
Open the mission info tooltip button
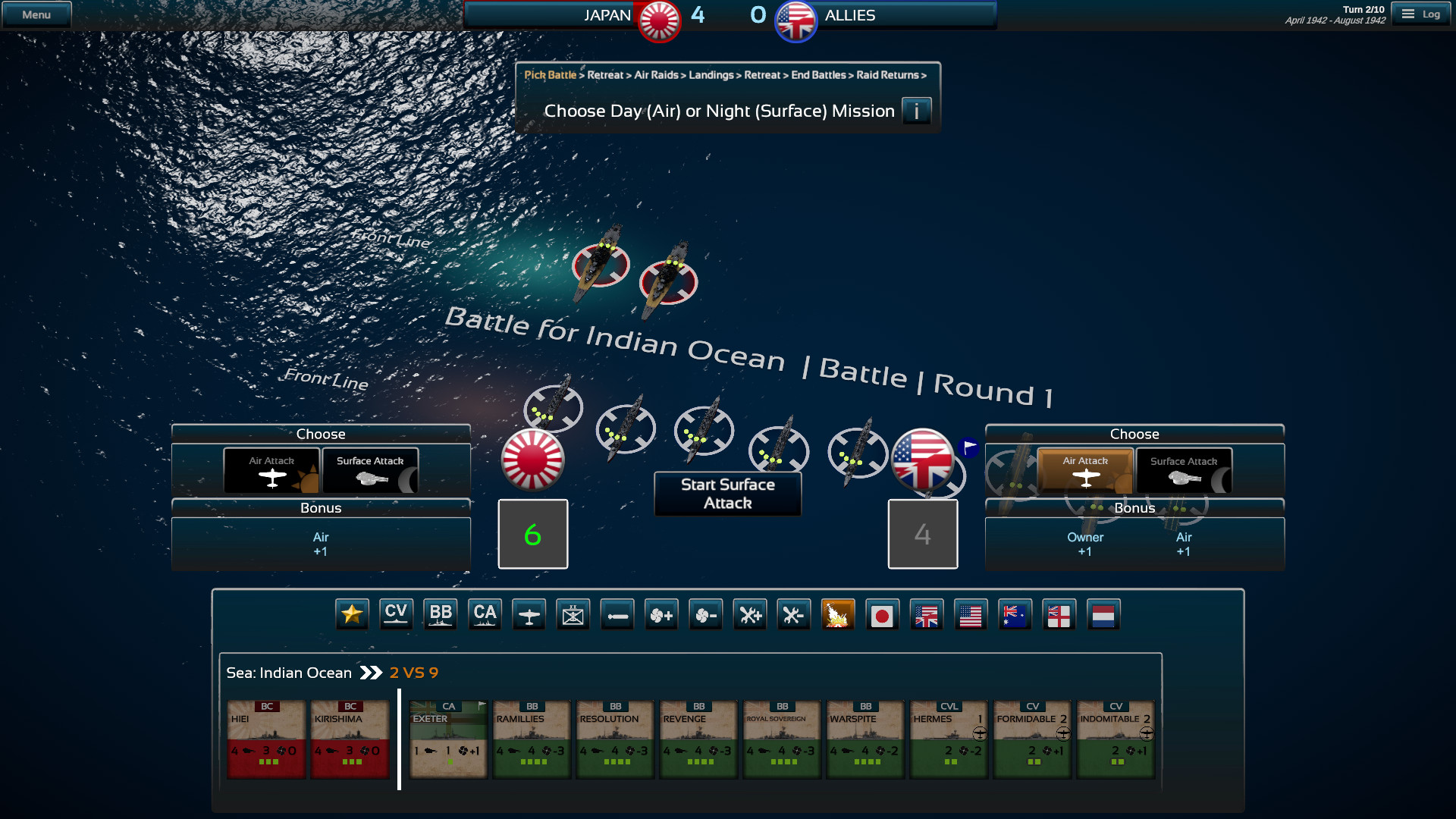(917, 111)
